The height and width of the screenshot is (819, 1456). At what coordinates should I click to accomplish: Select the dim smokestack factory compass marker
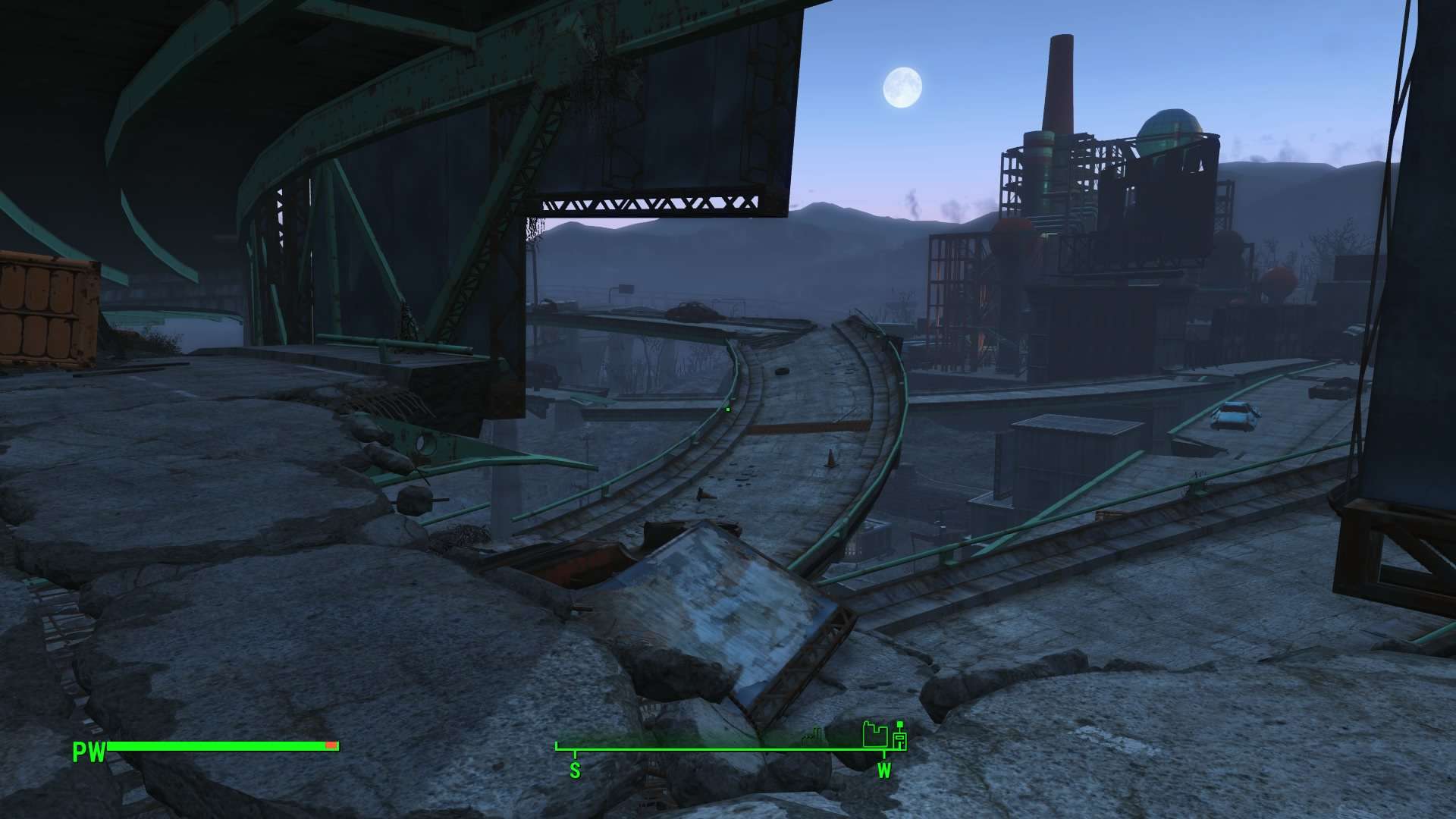814,734
